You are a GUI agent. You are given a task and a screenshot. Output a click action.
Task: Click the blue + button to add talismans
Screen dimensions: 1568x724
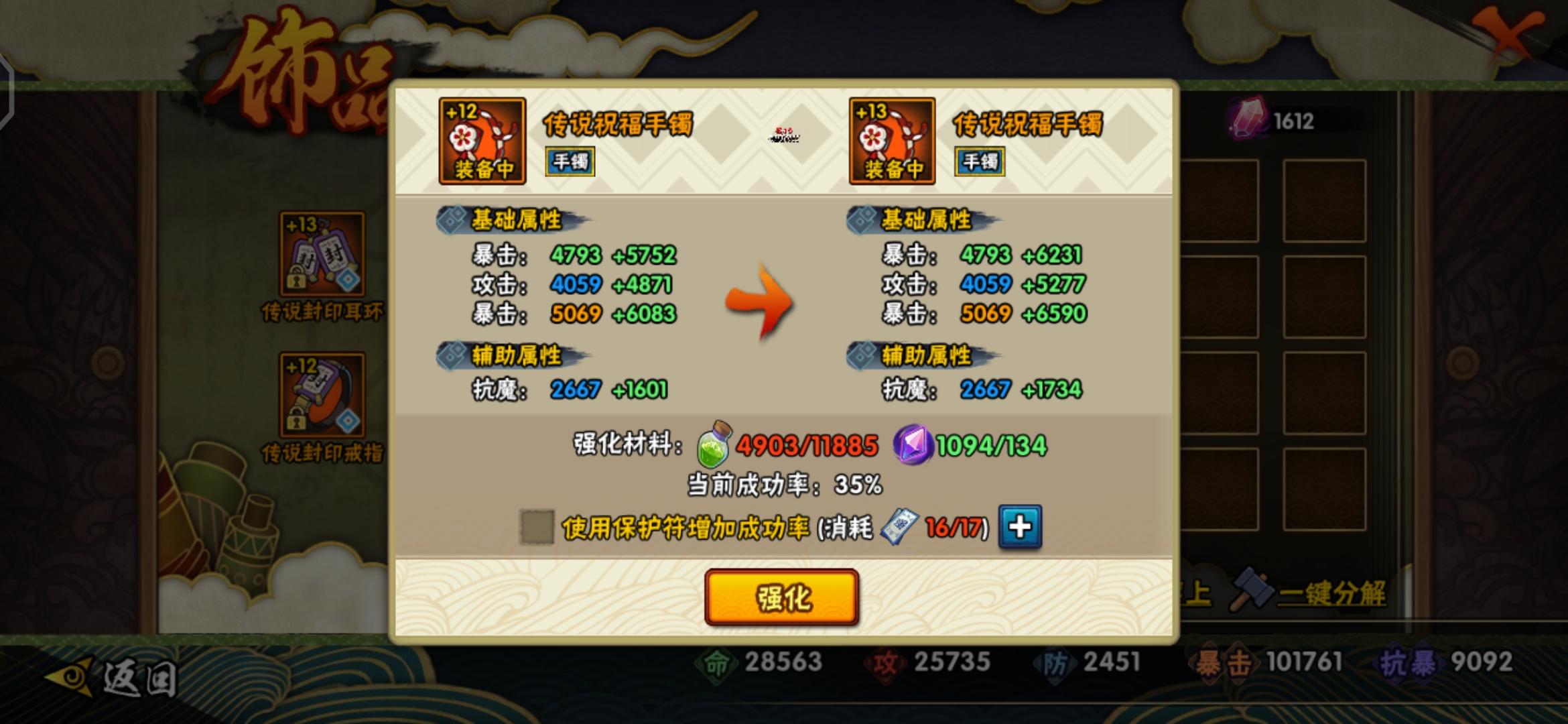tap(1019, 527)
